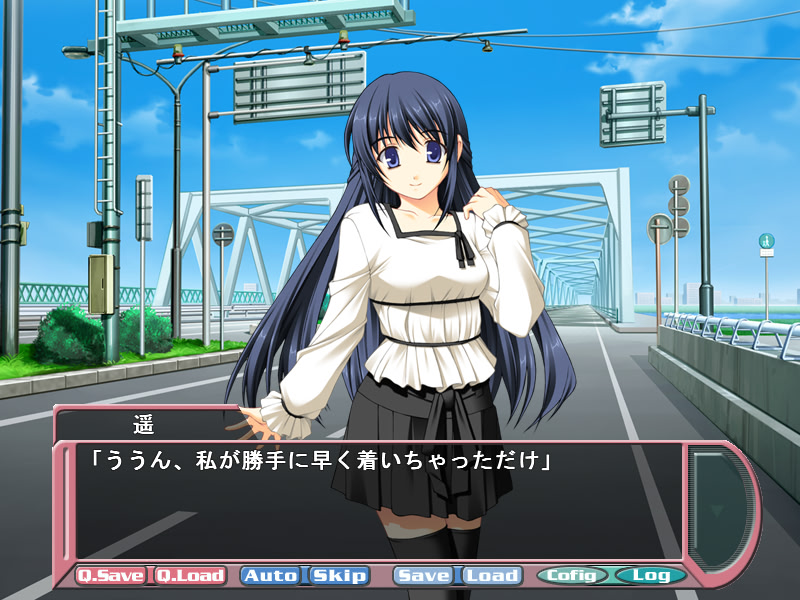The image size is (800, 600).
Task: Show the message Log
Action: pos(651,575)
